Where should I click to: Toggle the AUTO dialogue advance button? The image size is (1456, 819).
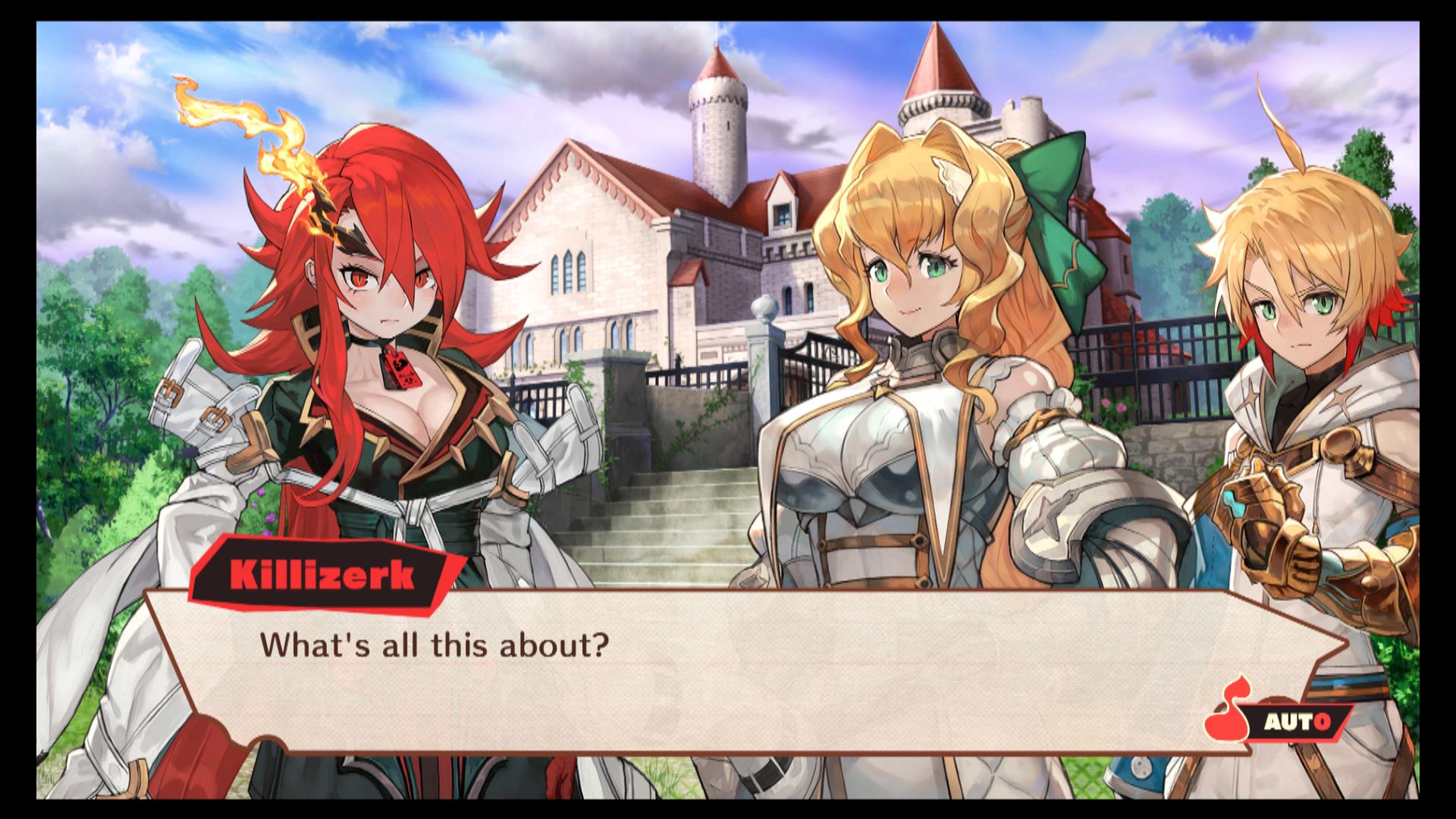click(x=1296, y=721)
